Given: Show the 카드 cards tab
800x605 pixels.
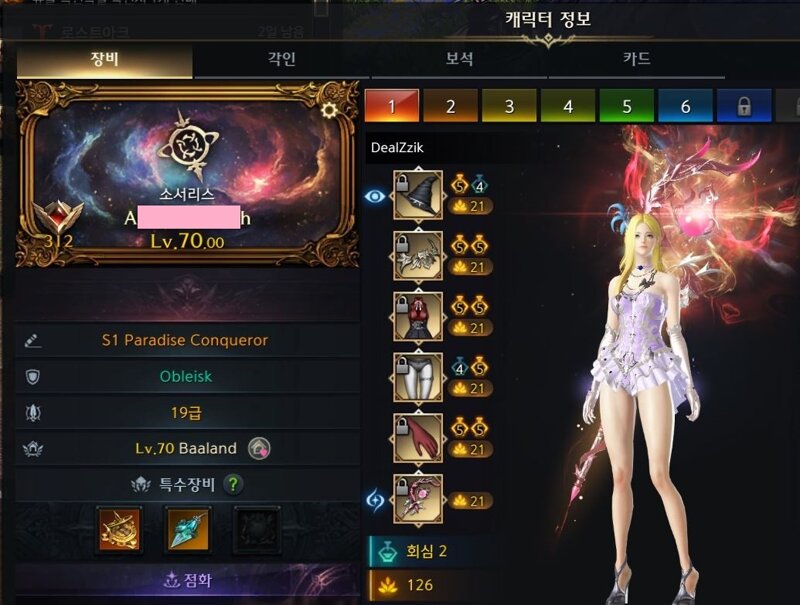Looking at the screenshot, I should click(x=637, y=60).
